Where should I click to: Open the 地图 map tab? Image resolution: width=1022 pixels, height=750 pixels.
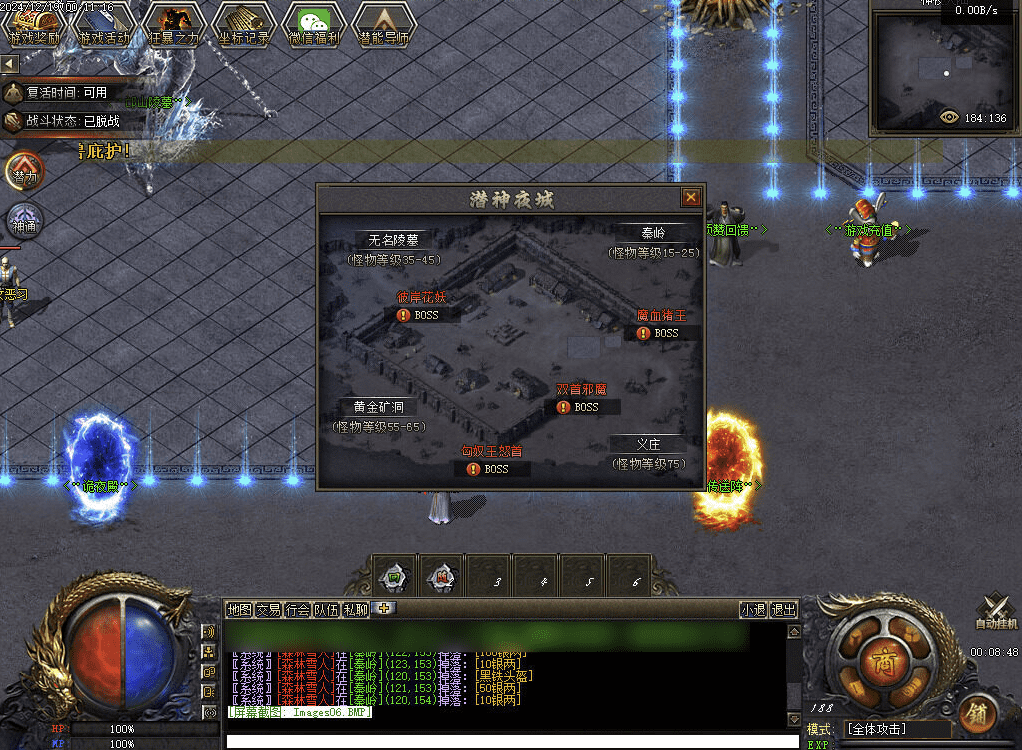[x=239, y=609]
